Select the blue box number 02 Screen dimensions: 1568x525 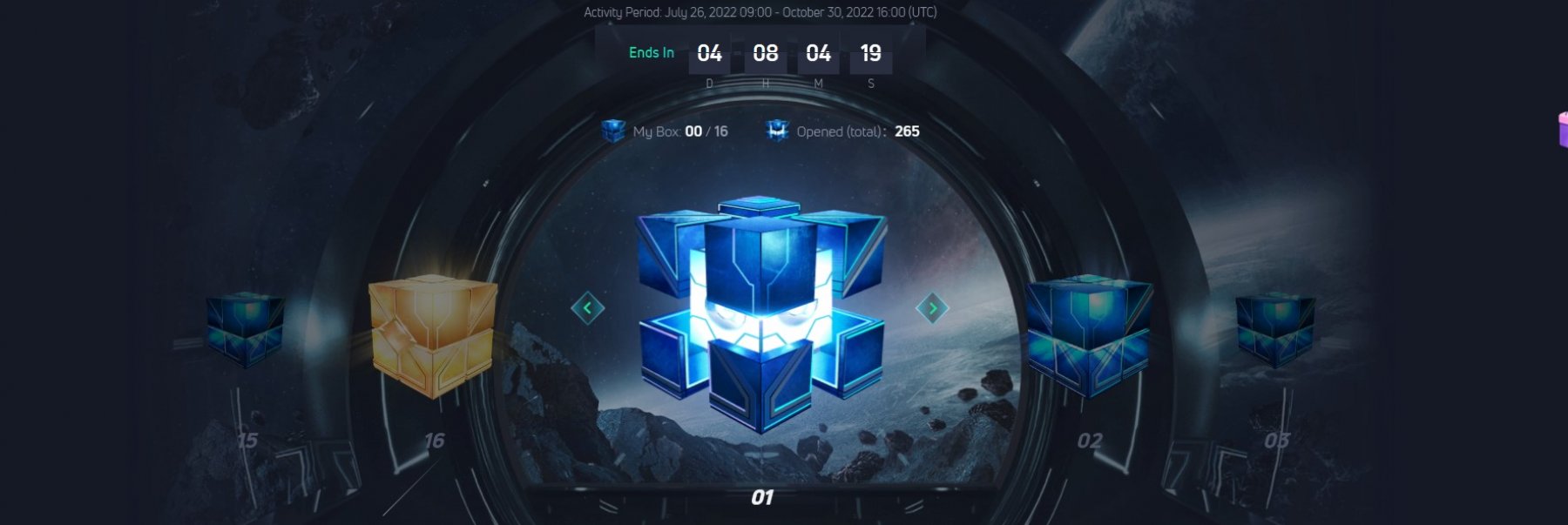tap(1089, 335)
